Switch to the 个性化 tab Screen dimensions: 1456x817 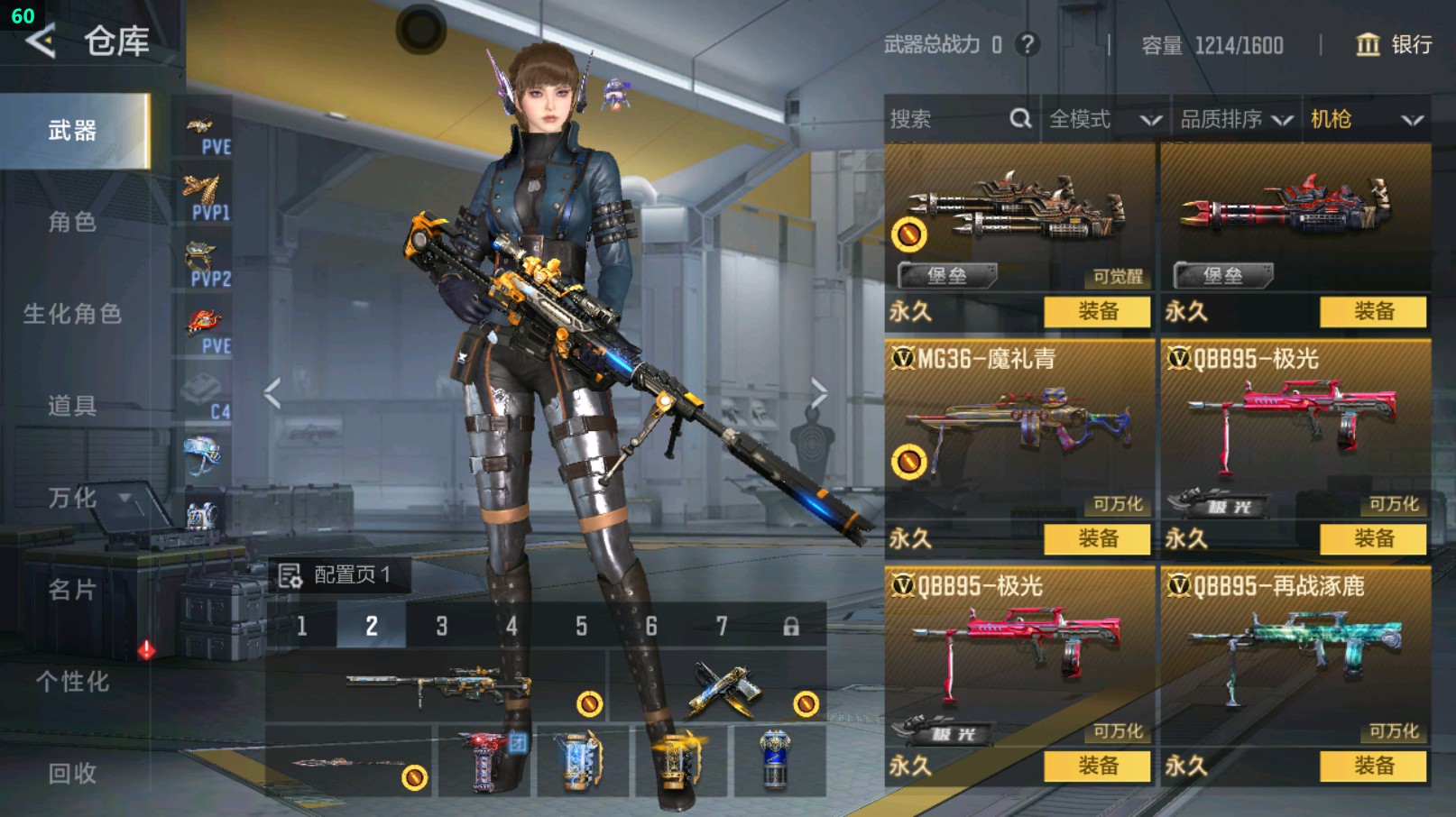(72, 682)
